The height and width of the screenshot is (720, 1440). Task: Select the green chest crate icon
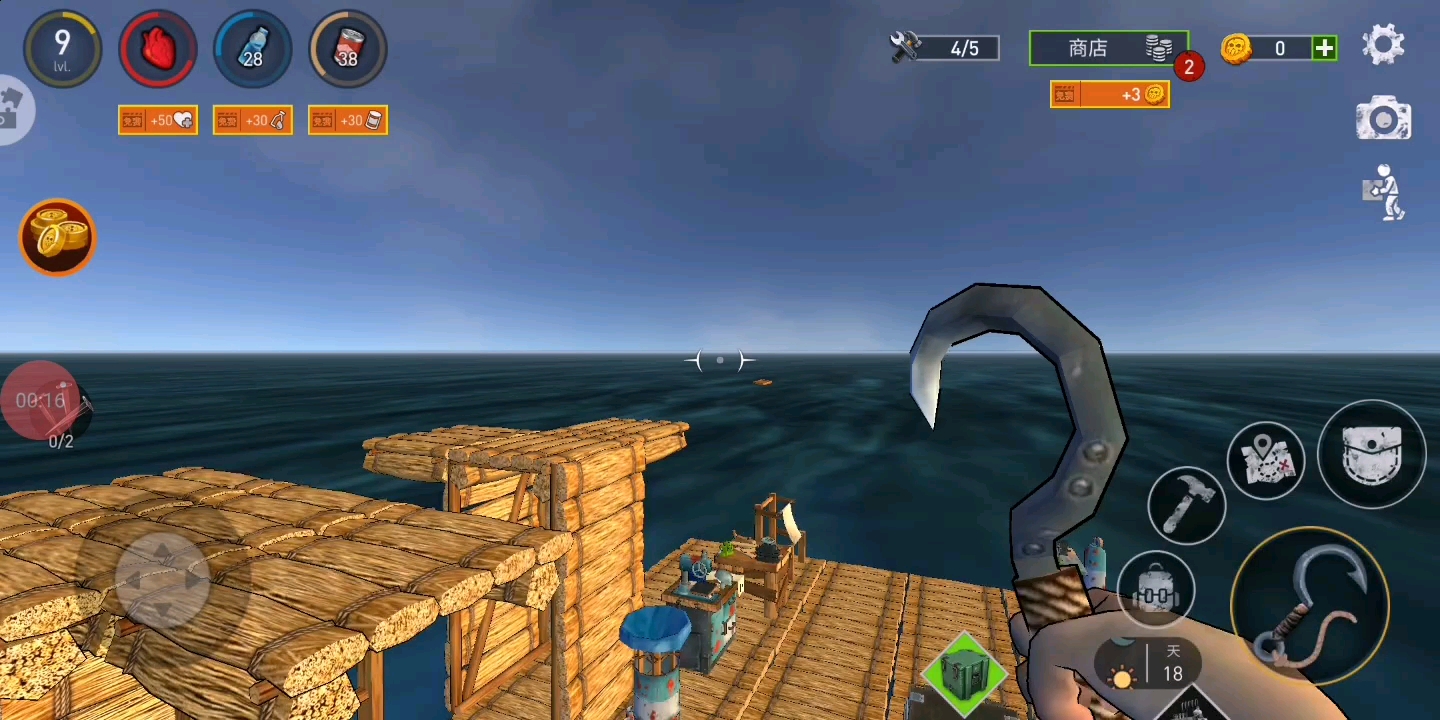(x=962, y=673)
